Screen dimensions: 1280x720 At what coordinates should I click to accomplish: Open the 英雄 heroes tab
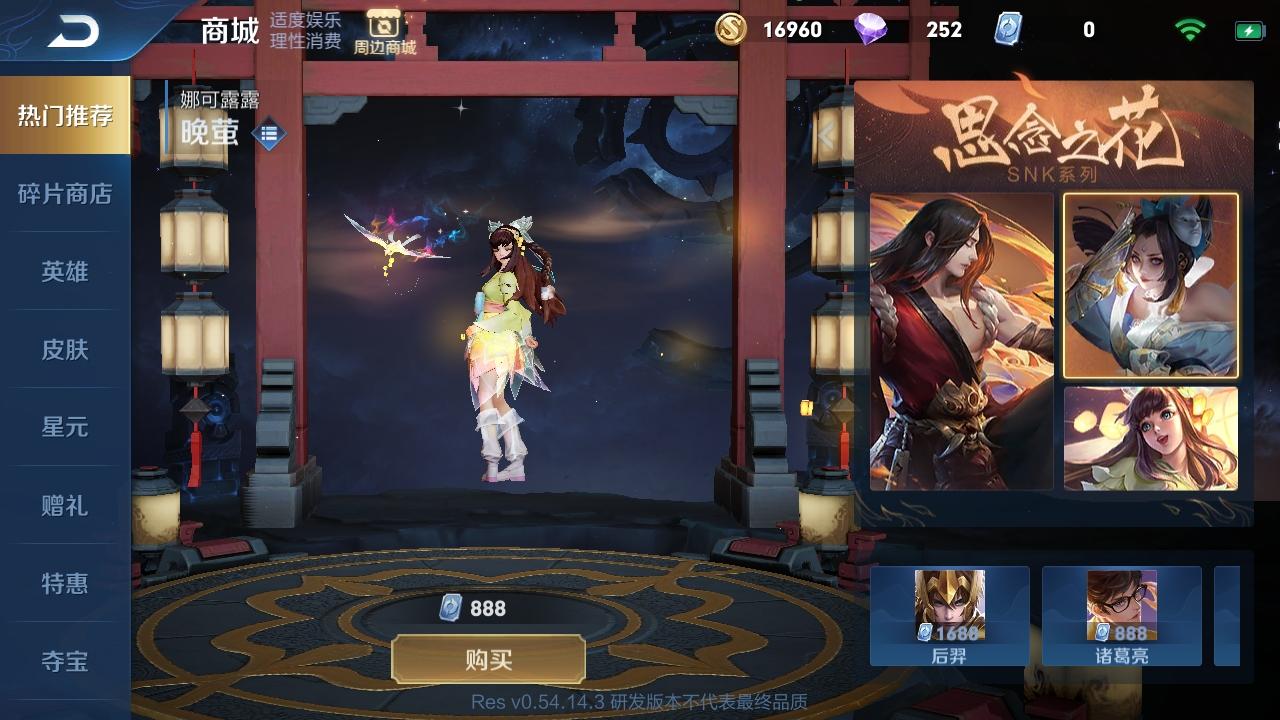[64, 271]
